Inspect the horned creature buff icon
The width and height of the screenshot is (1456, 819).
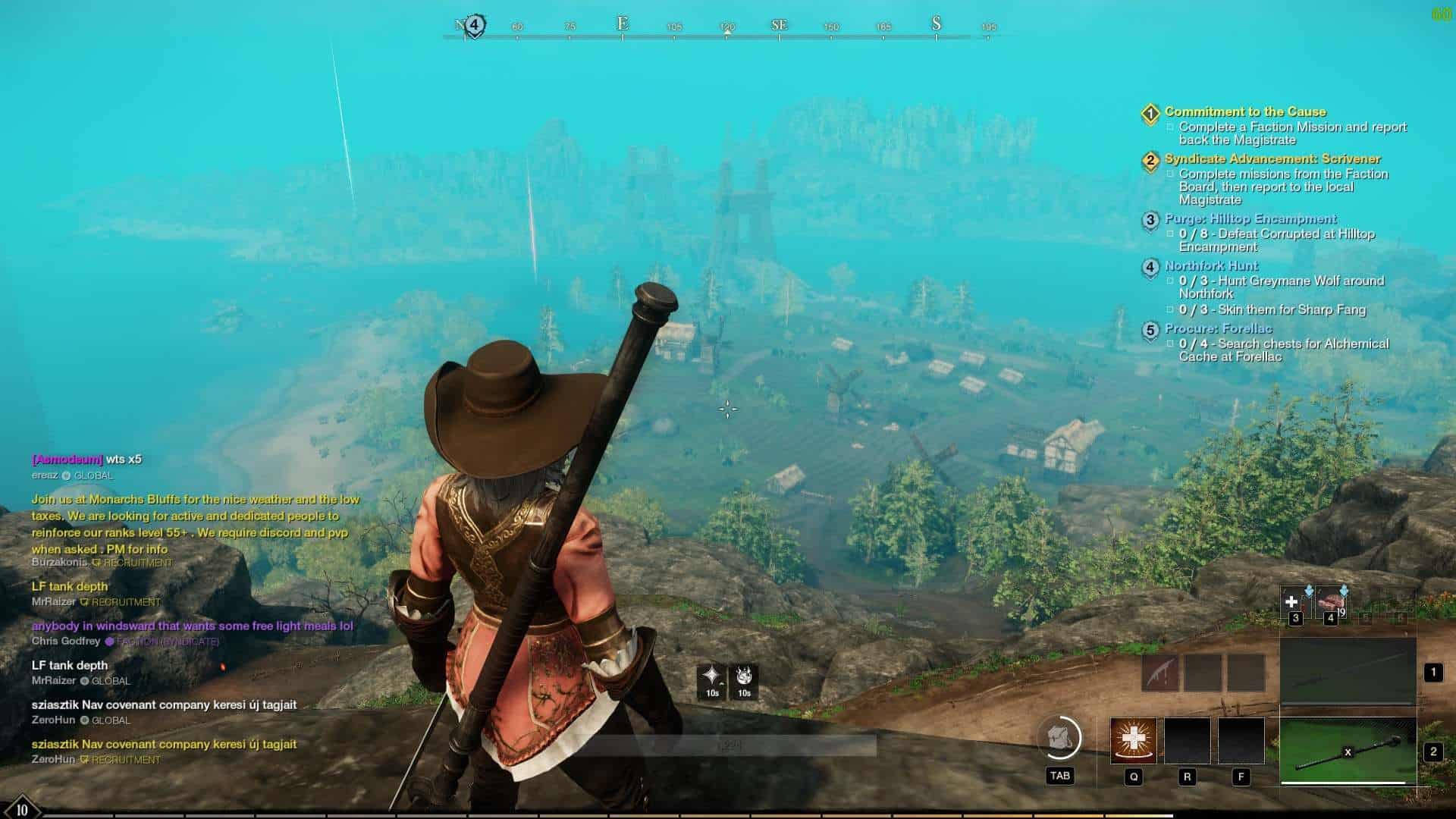click(x=744, y=677)
